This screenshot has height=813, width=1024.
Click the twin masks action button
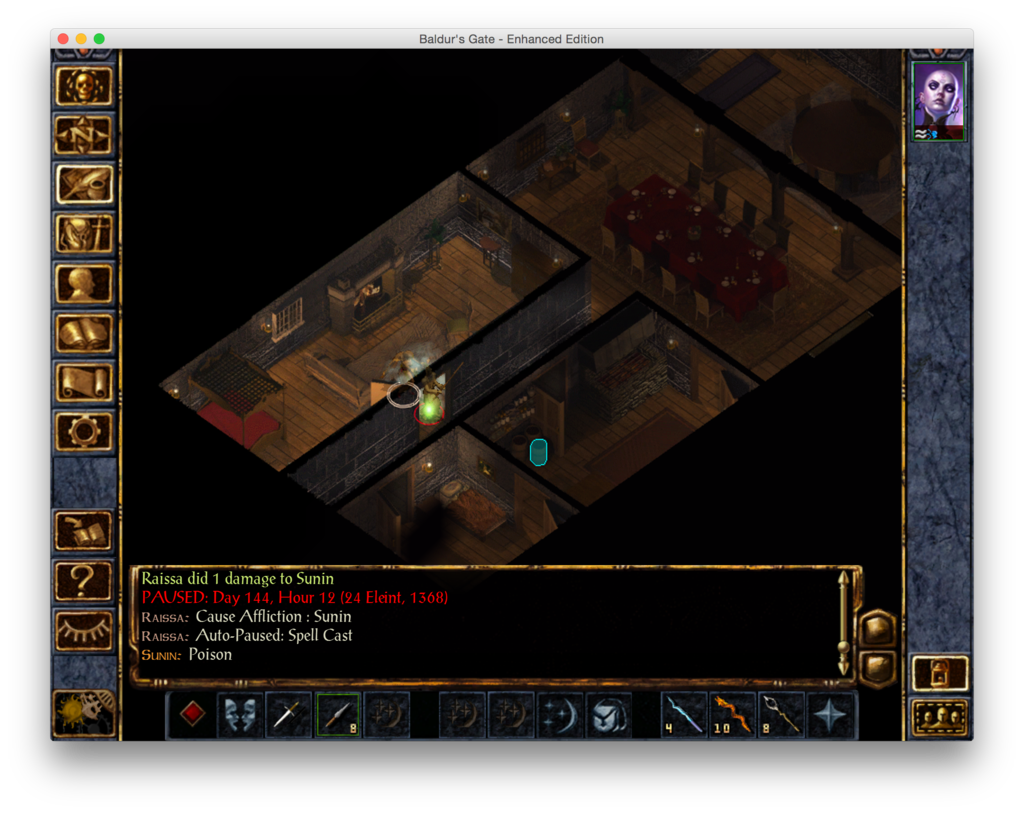(x=241, y=715)
